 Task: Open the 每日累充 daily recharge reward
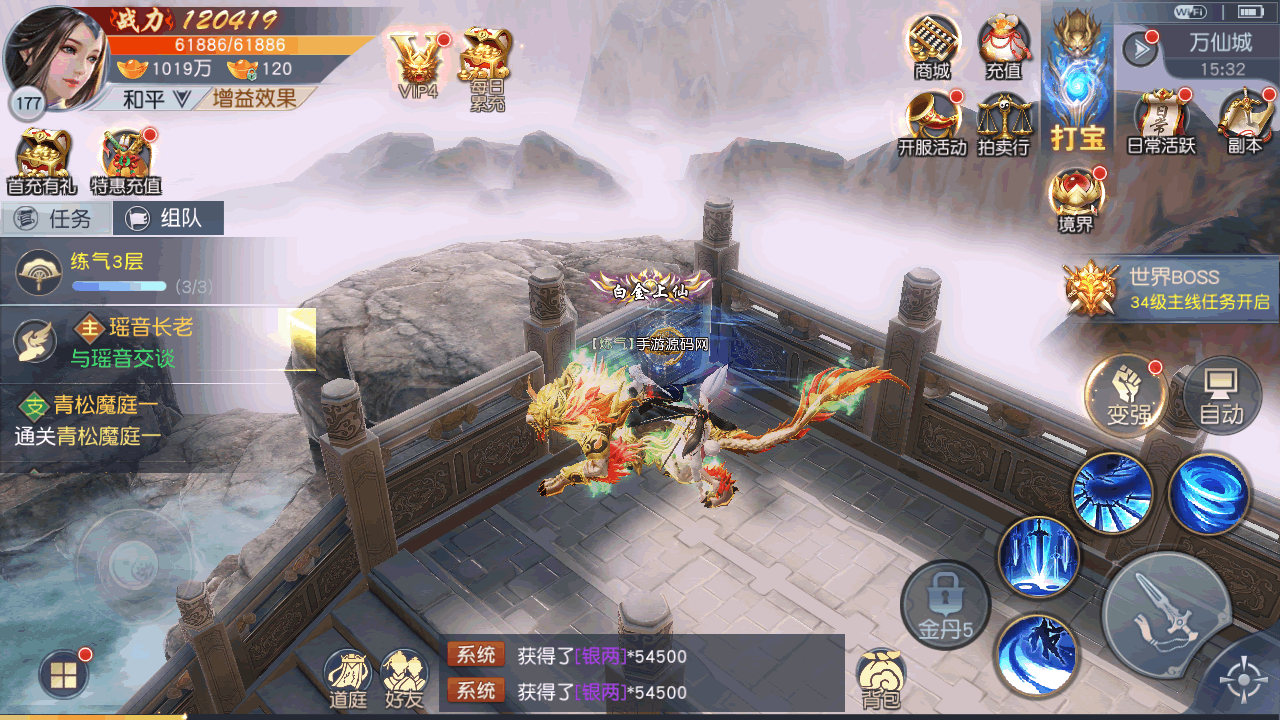(x=486, y=64)
